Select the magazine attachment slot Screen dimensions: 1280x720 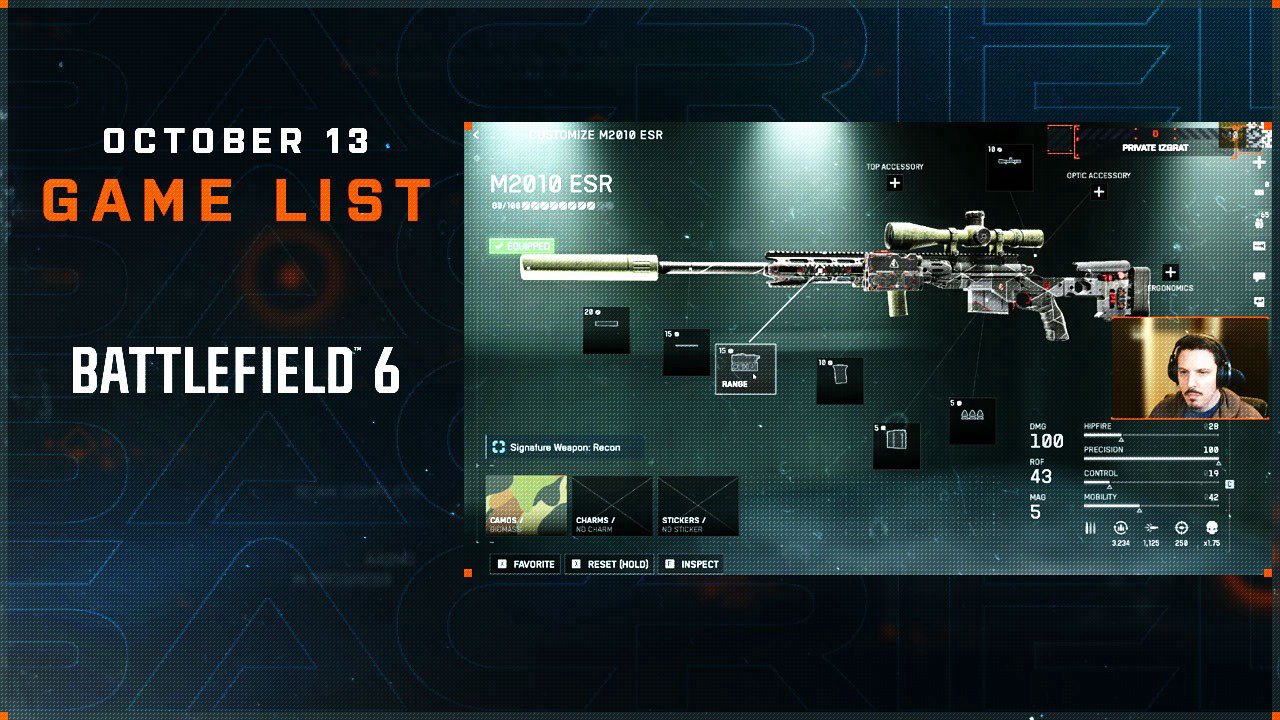(x=896, y=446)
